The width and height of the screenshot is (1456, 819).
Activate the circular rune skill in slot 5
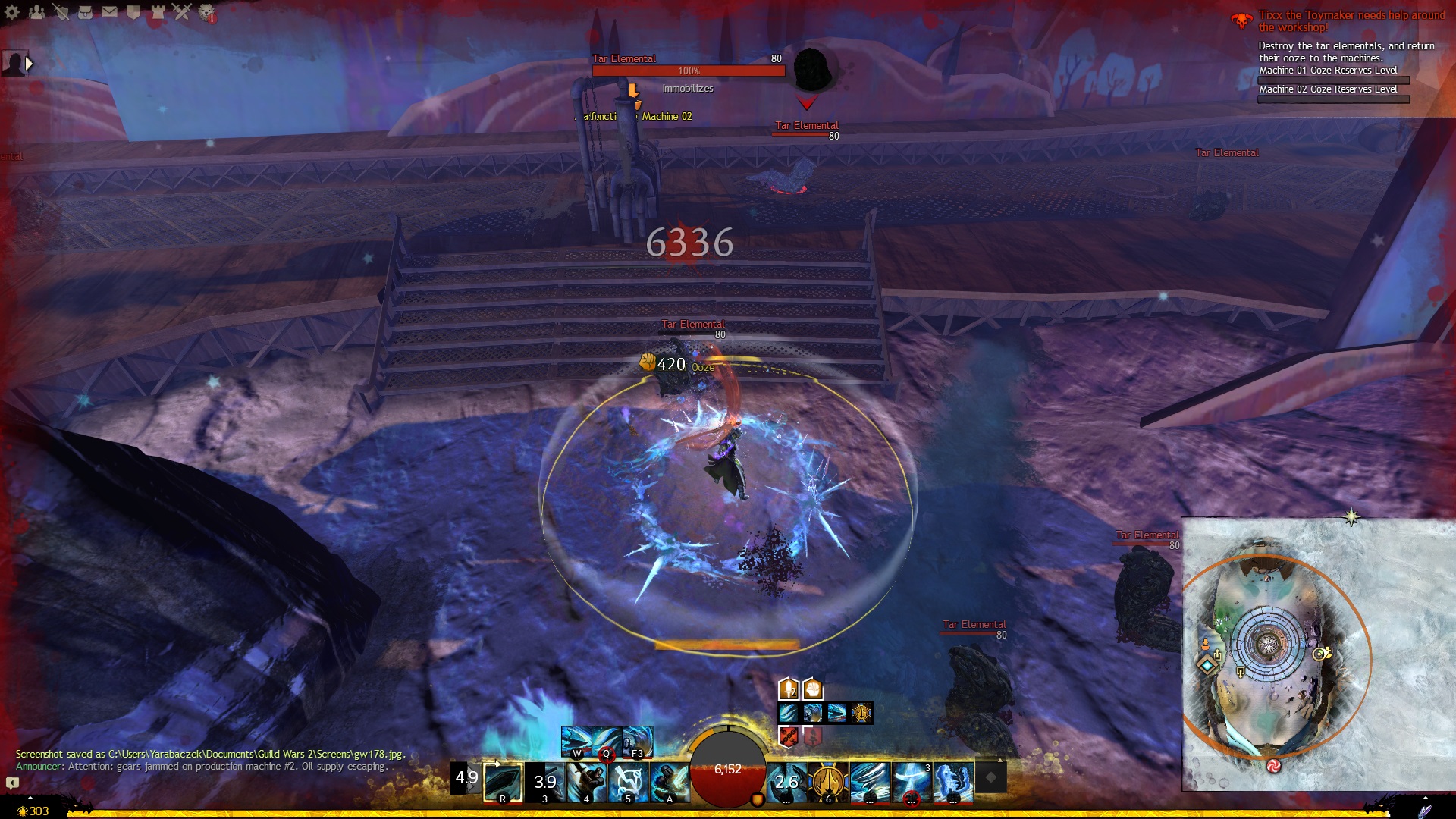pyautogui.click(x=628, y=783)
